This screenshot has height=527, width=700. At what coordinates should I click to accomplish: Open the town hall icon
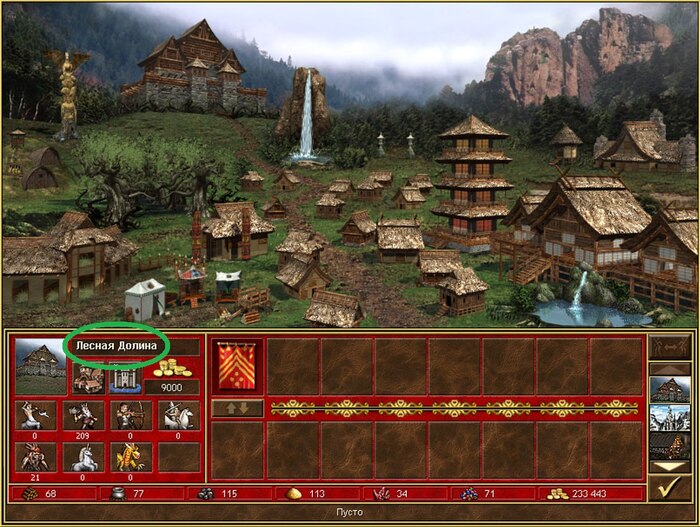click(87, 378)
